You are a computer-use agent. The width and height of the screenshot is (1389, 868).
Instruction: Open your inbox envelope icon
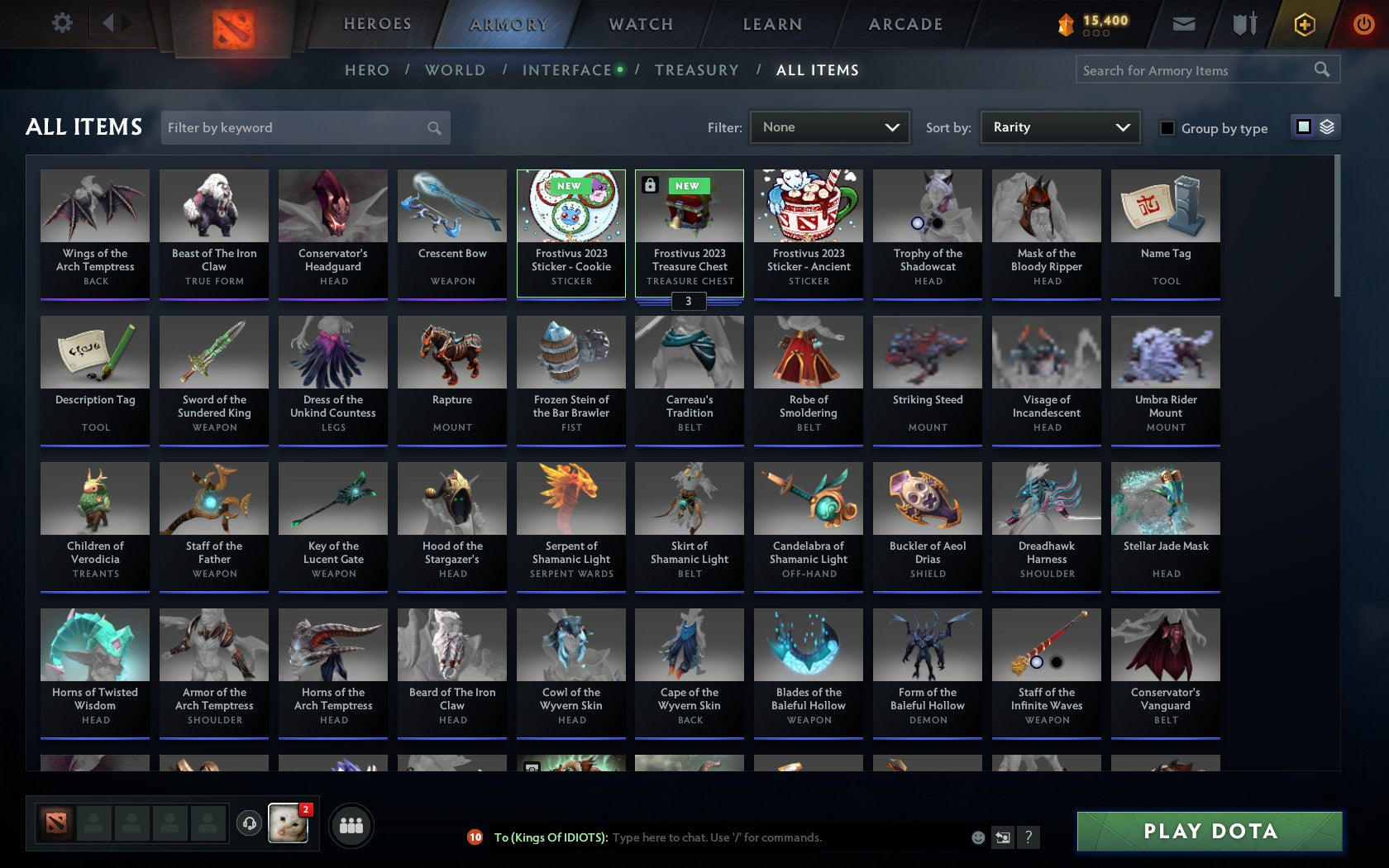pos(1184,23)
